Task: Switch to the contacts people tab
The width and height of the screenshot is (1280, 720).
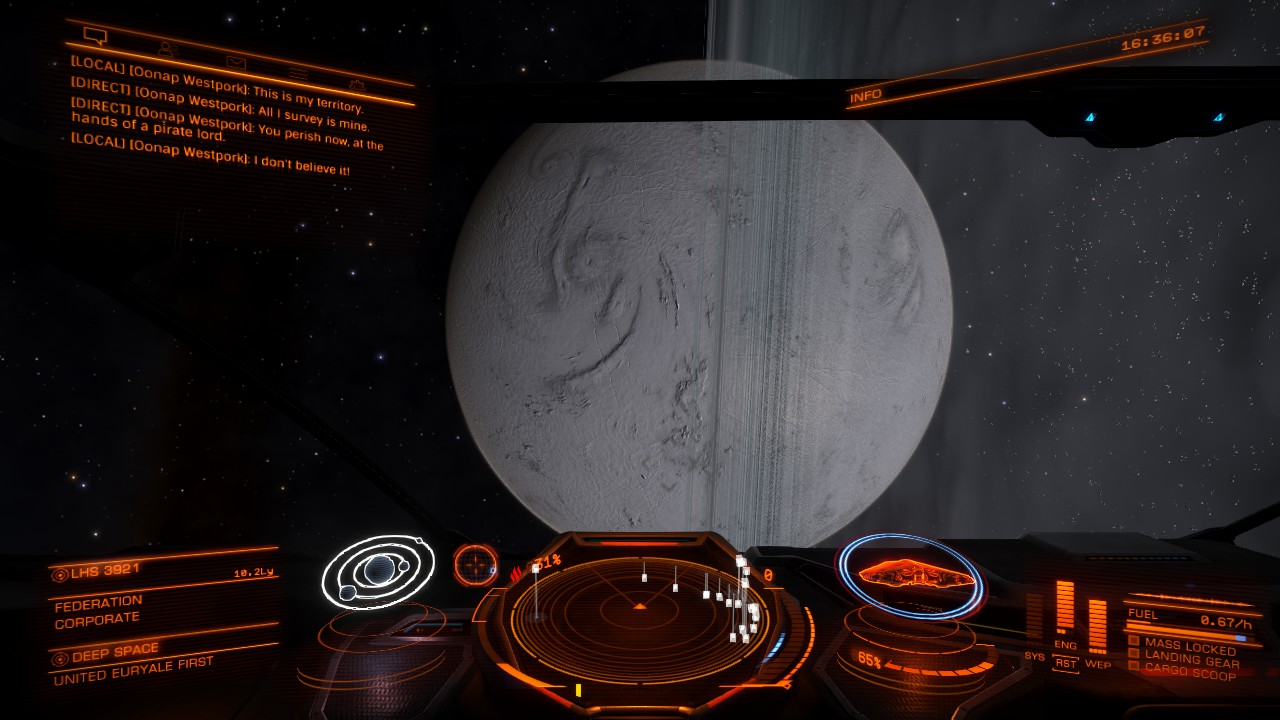Action: coord(167,48)
